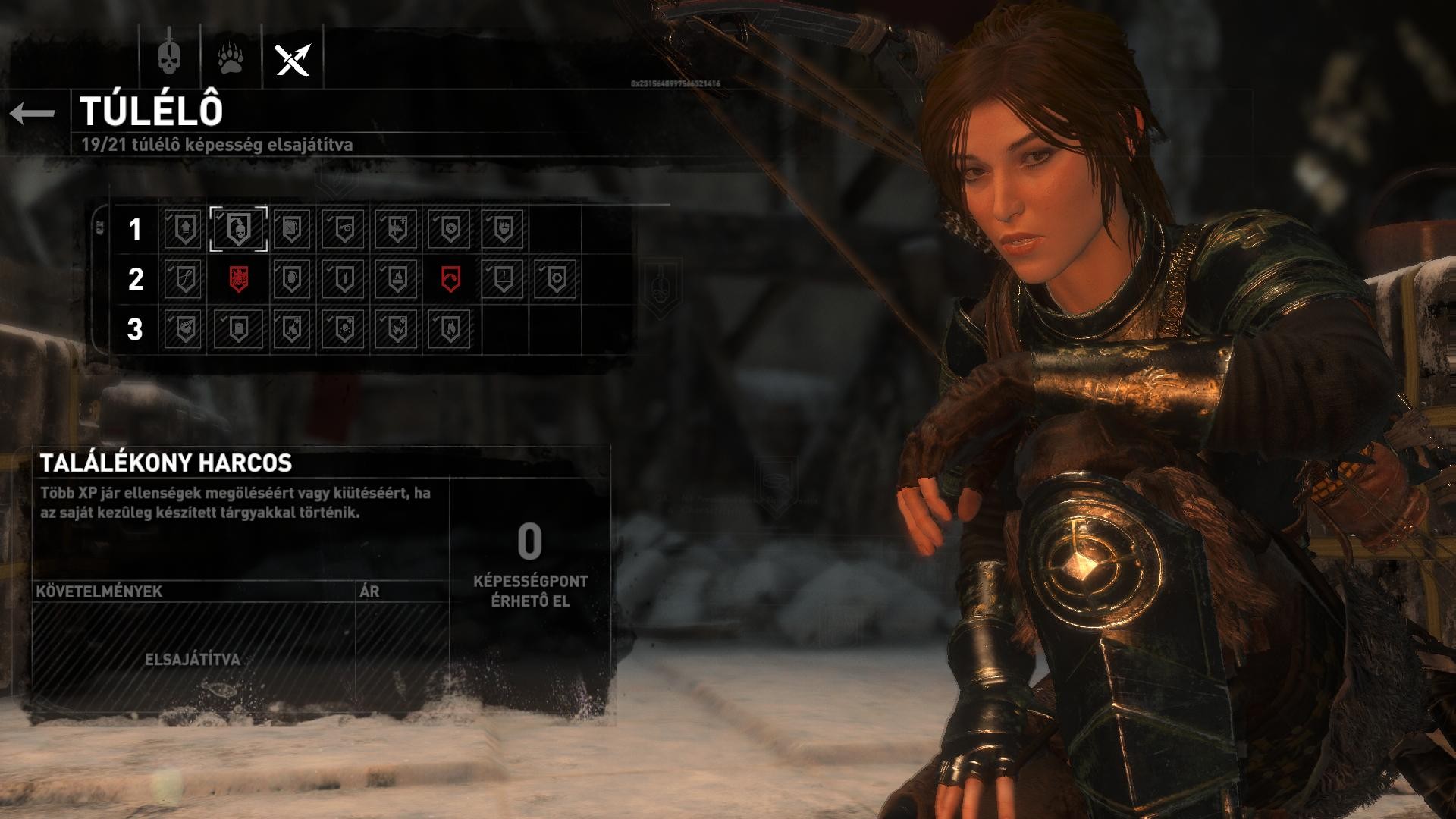Choose the raised fist skill icon
Image resolution: width=1456 pixels, height=819 pixels.
504,228
